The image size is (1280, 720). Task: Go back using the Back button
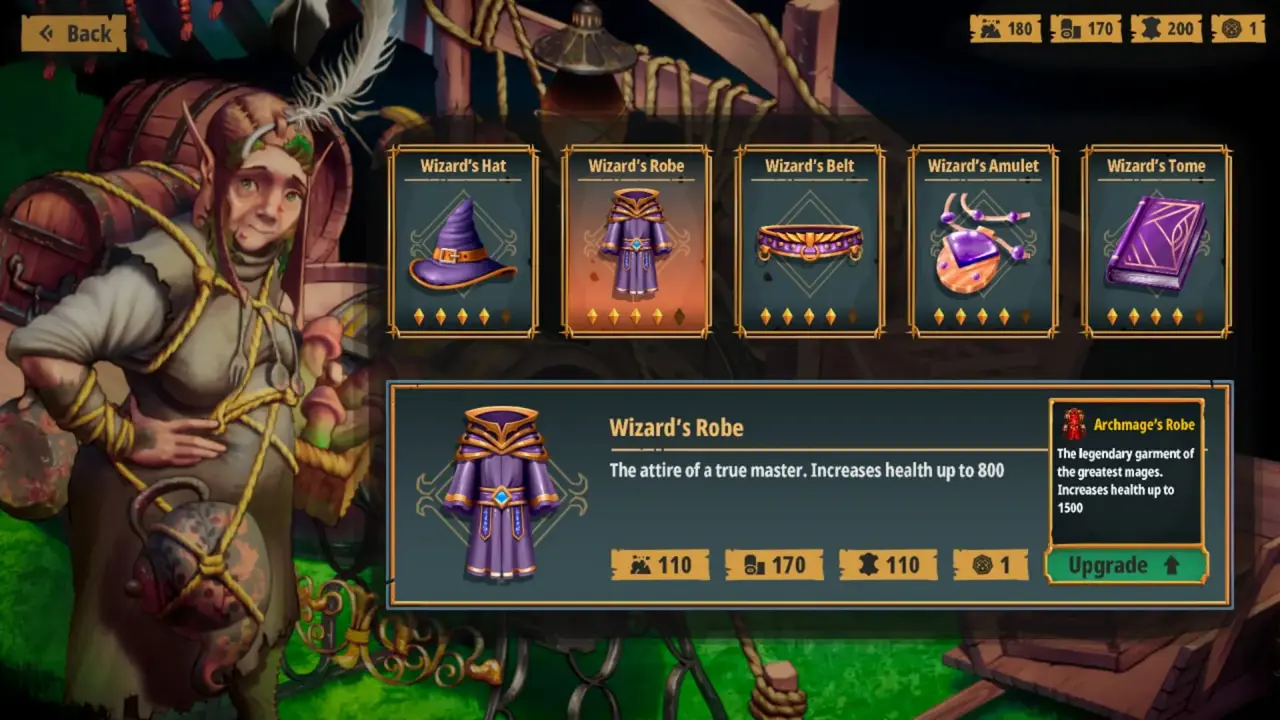74,34
